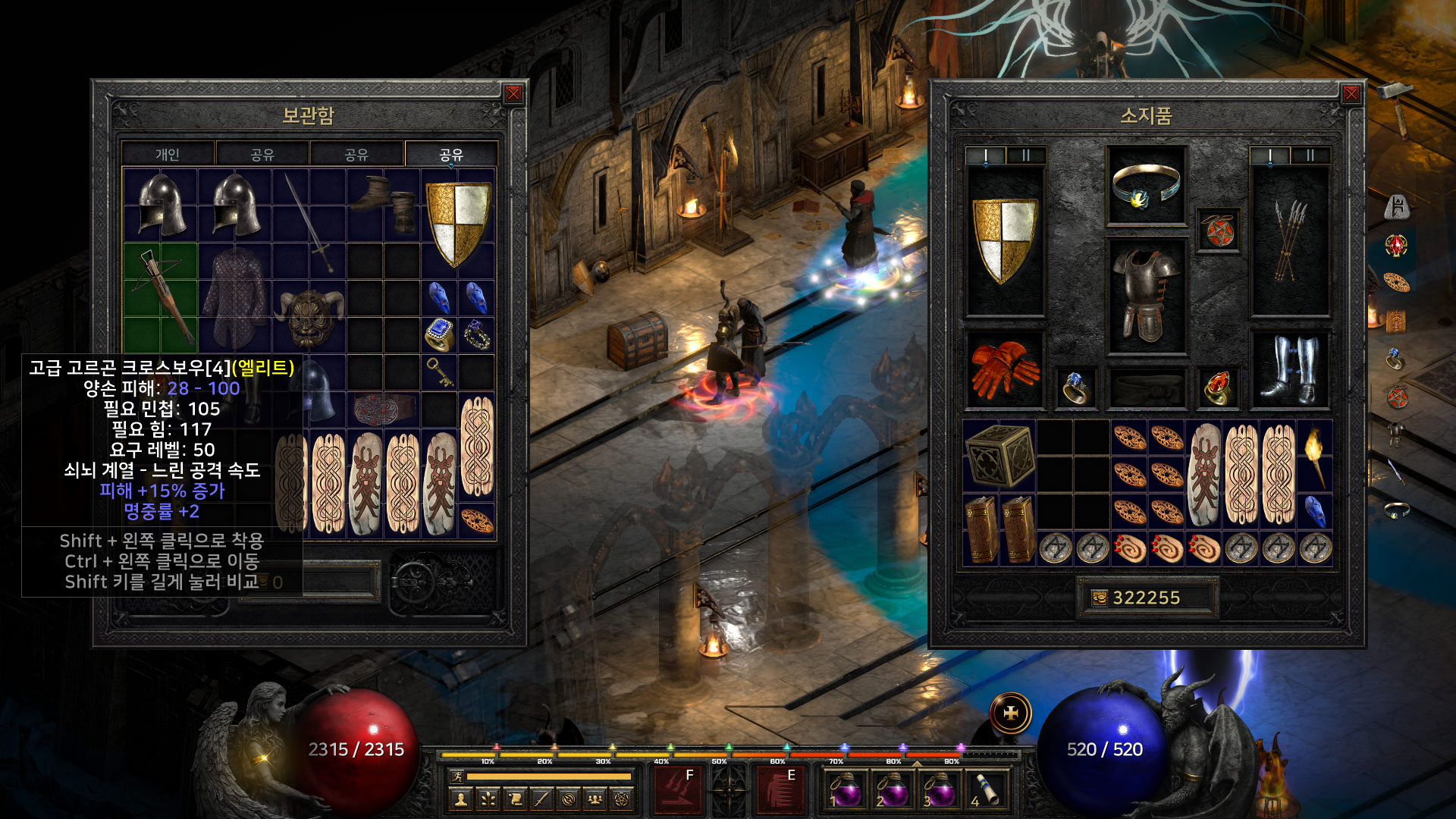Pick the gold-white shield in the stash

click(457, 222)
